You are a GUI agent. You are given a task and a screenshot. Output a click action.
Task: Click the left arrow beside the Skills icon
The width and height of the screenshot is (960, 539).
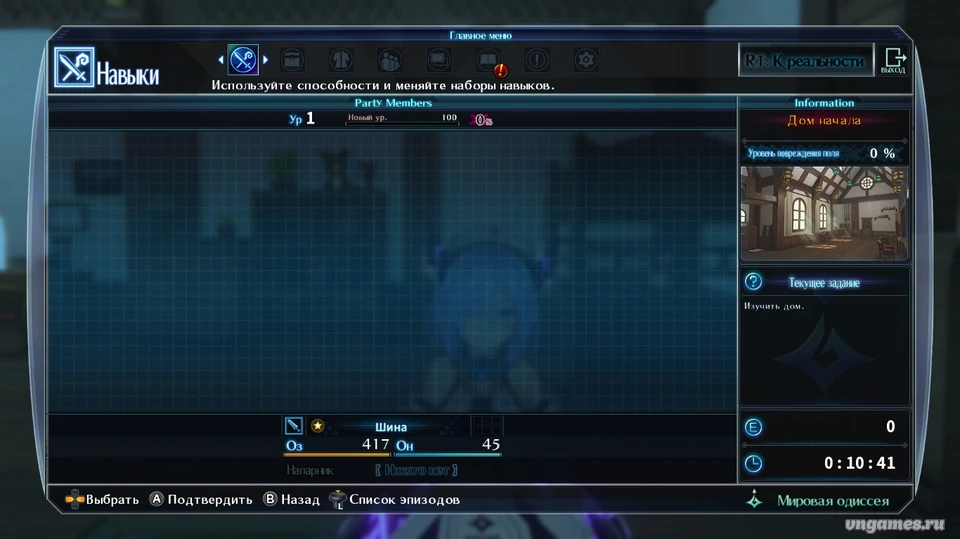click(x=221, y=60)
